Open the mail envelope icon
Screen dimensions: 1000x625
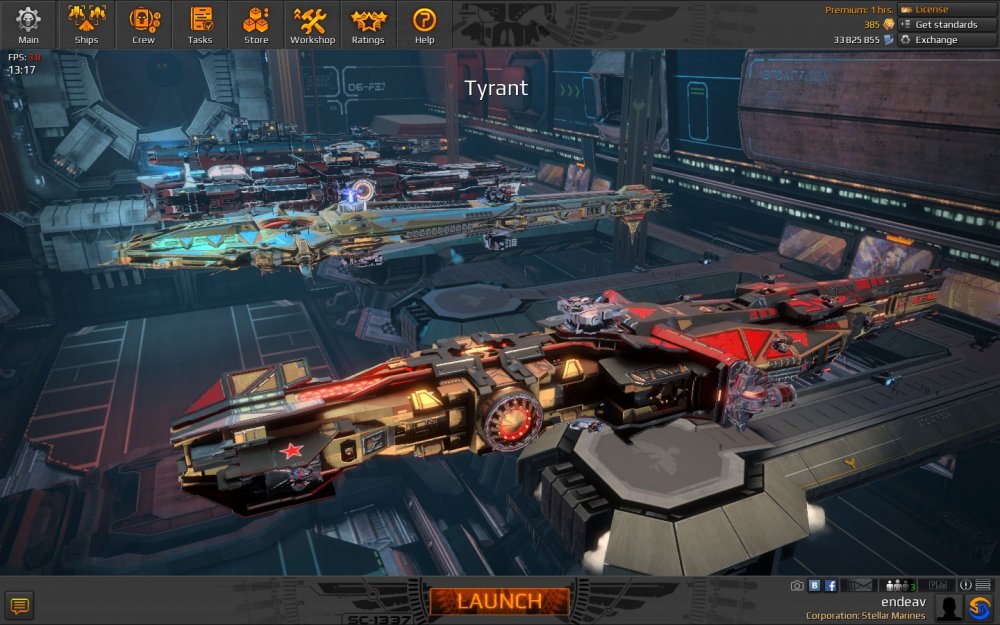click(x=862, y=586)
